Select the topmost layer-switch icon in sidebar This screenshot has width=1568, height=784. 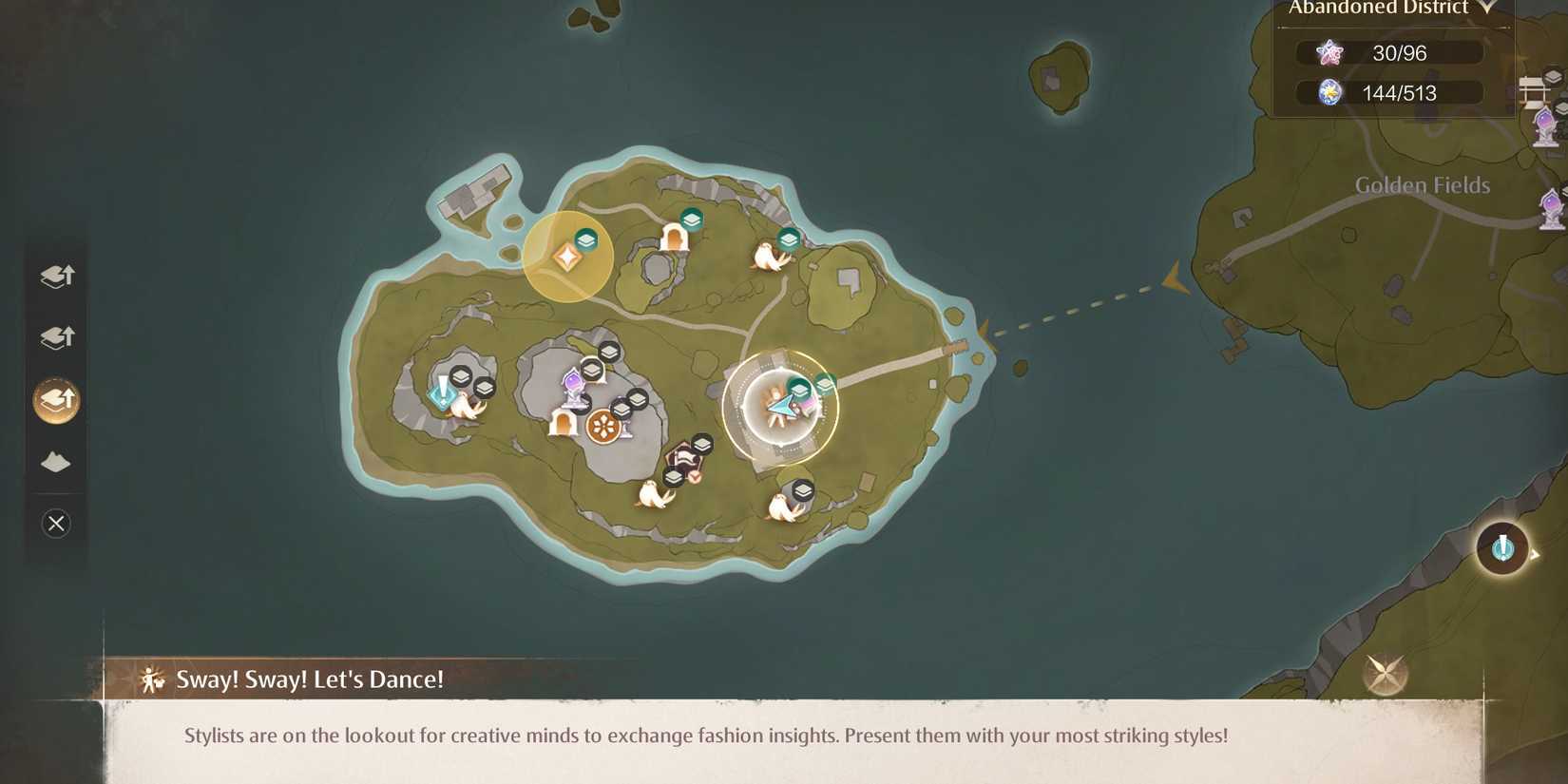tap(55, 276)
